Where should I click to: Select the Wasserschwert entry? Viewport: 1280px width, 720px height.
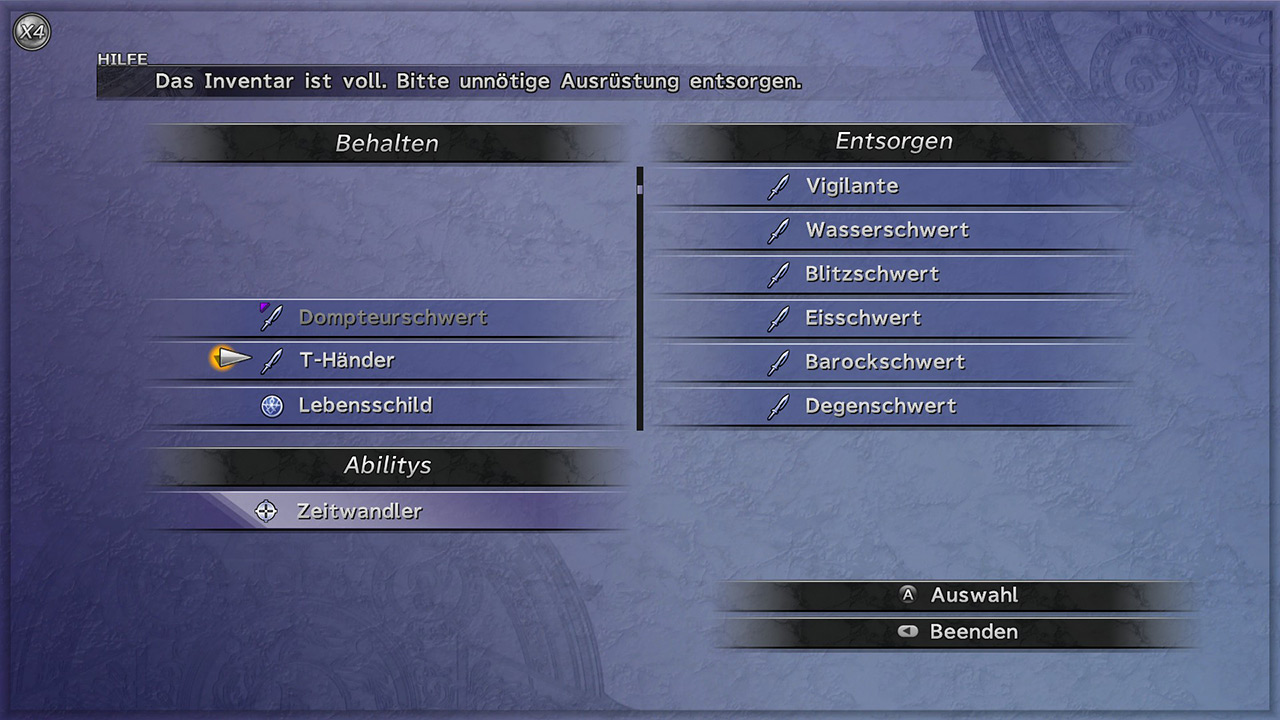tap(887, 230)
